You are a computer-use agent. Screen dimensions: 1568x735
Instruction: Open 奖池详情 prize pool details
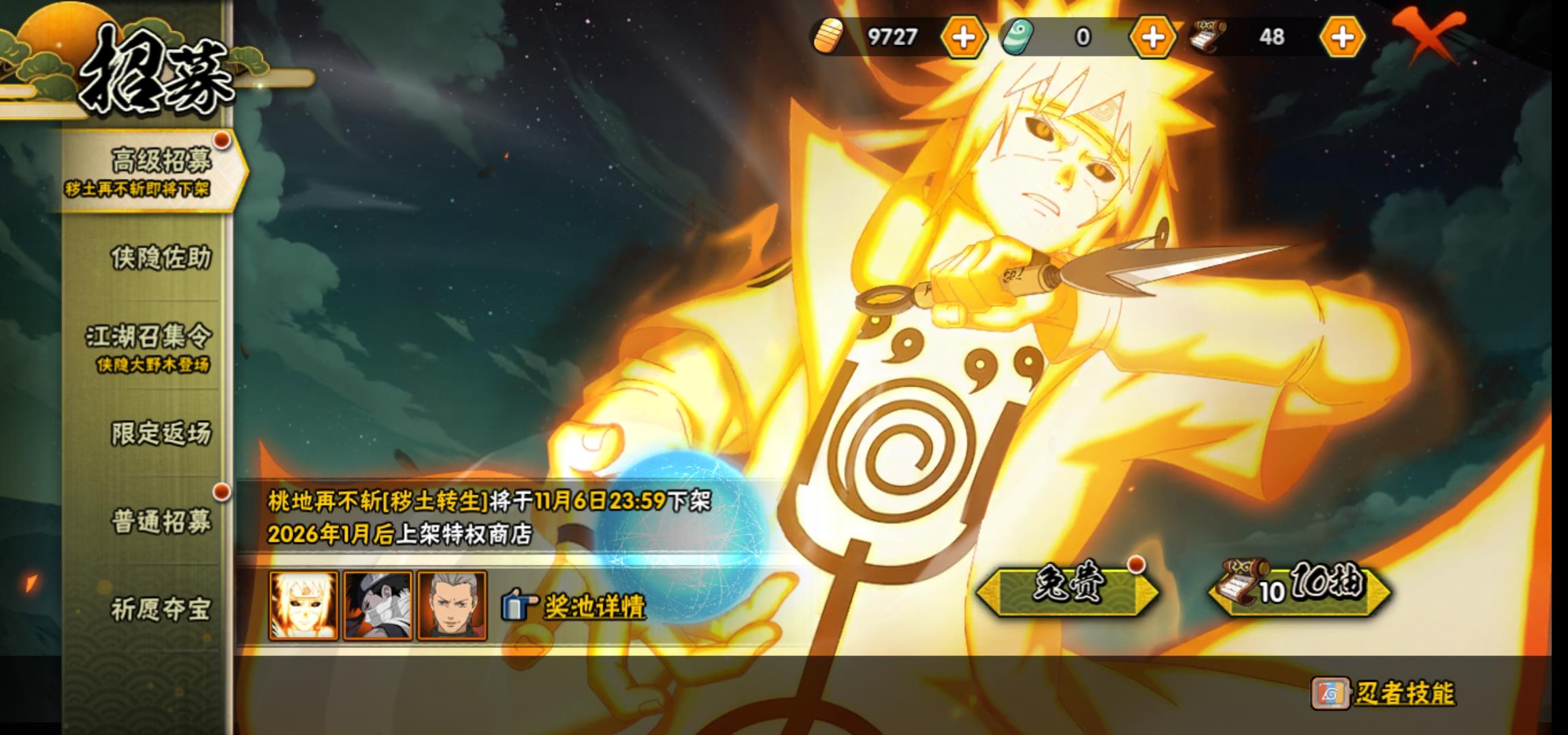click(x=593, y=606)
